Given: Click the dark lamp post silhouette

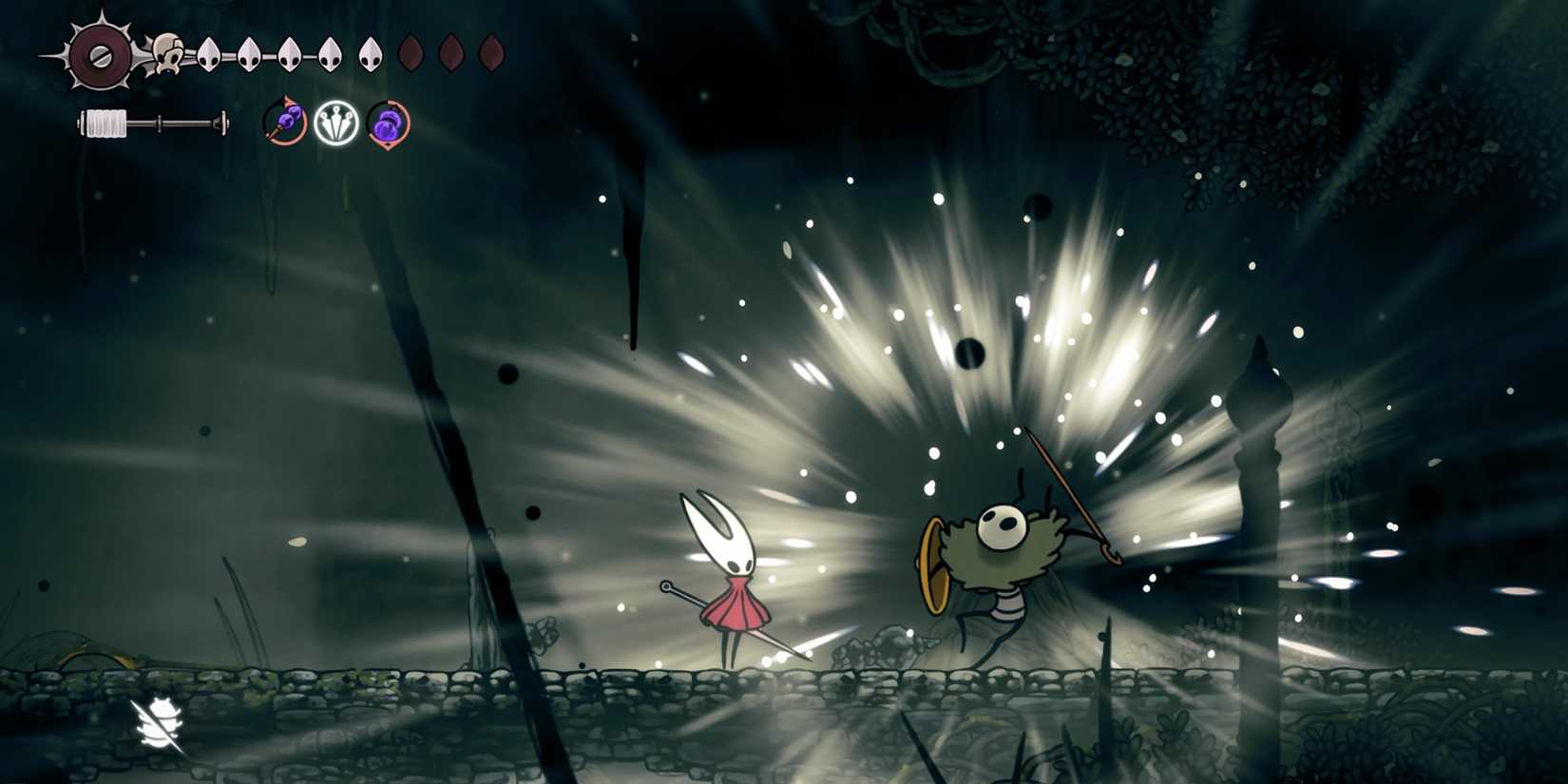Looking at the screenshot, I should (1254, 475).
